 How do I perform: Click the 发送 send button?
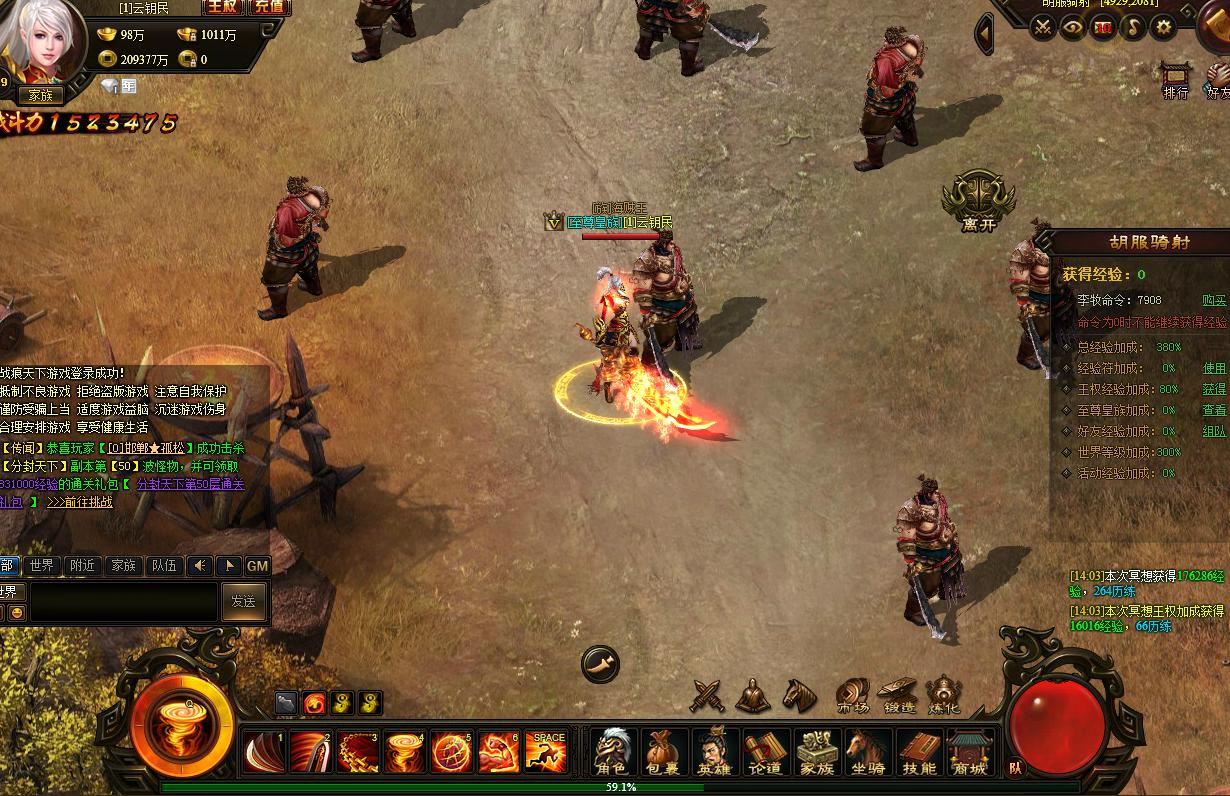tap(243, 601)
